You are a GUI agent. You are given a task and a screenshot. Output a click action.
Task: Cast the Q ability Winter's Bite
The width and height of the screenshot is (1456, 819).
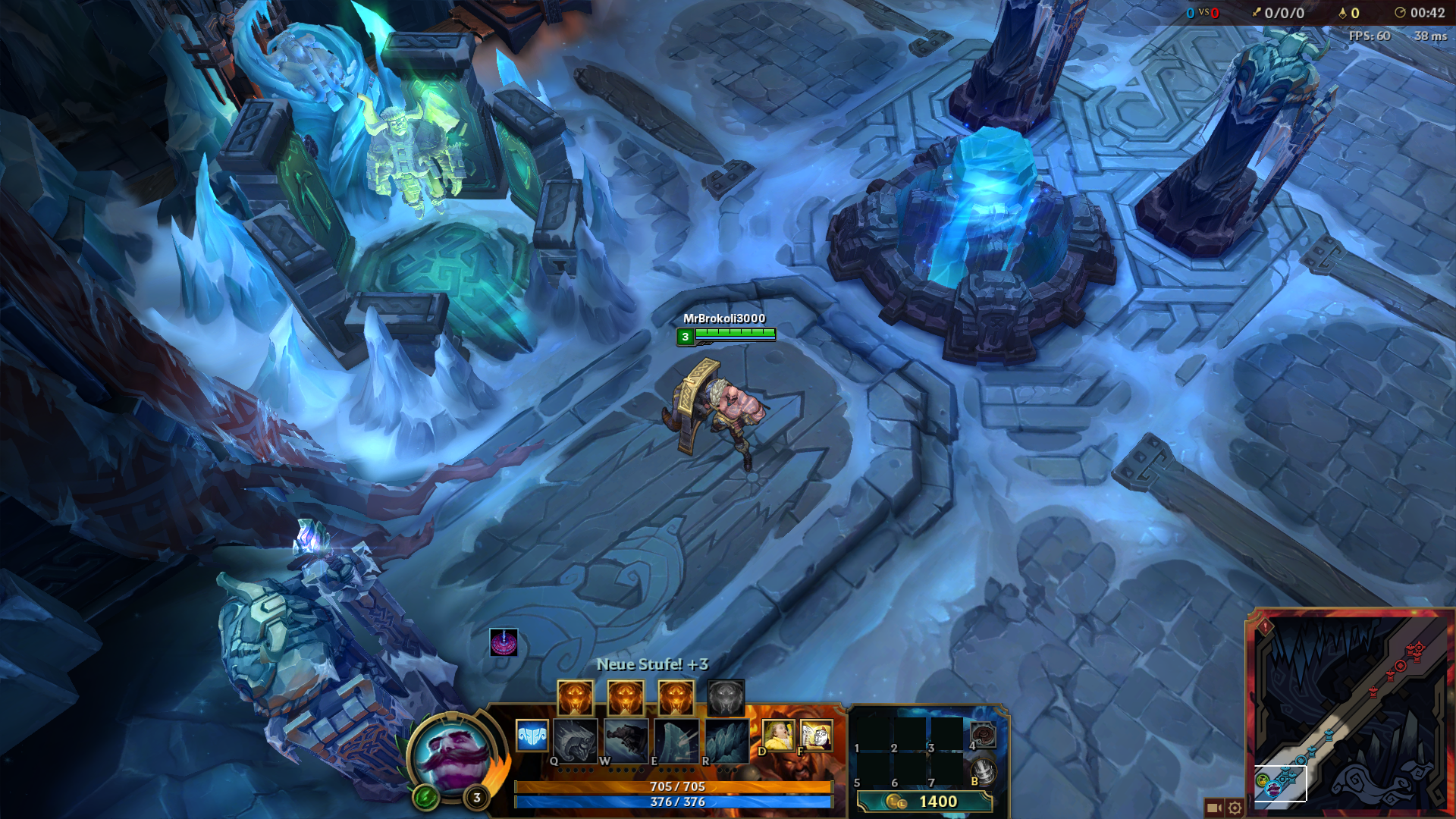[575, 739]
